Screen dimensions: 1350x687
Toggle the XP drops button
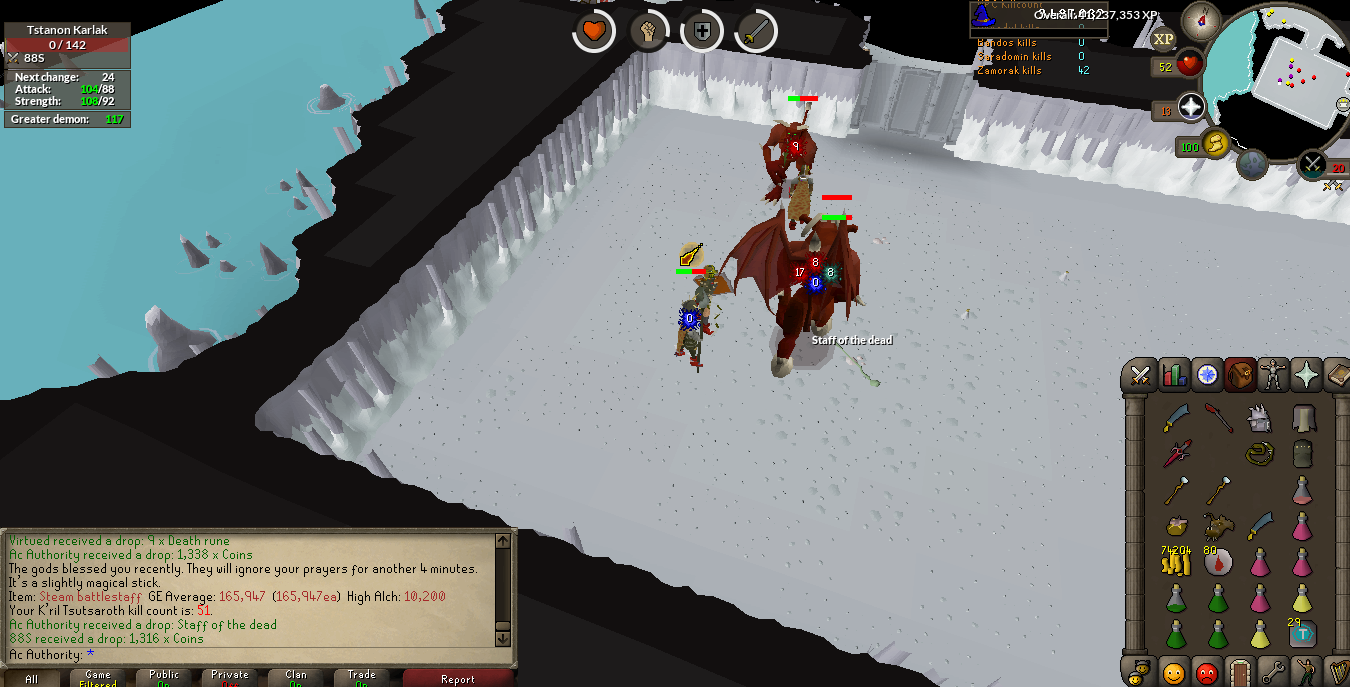[1163, 39]
